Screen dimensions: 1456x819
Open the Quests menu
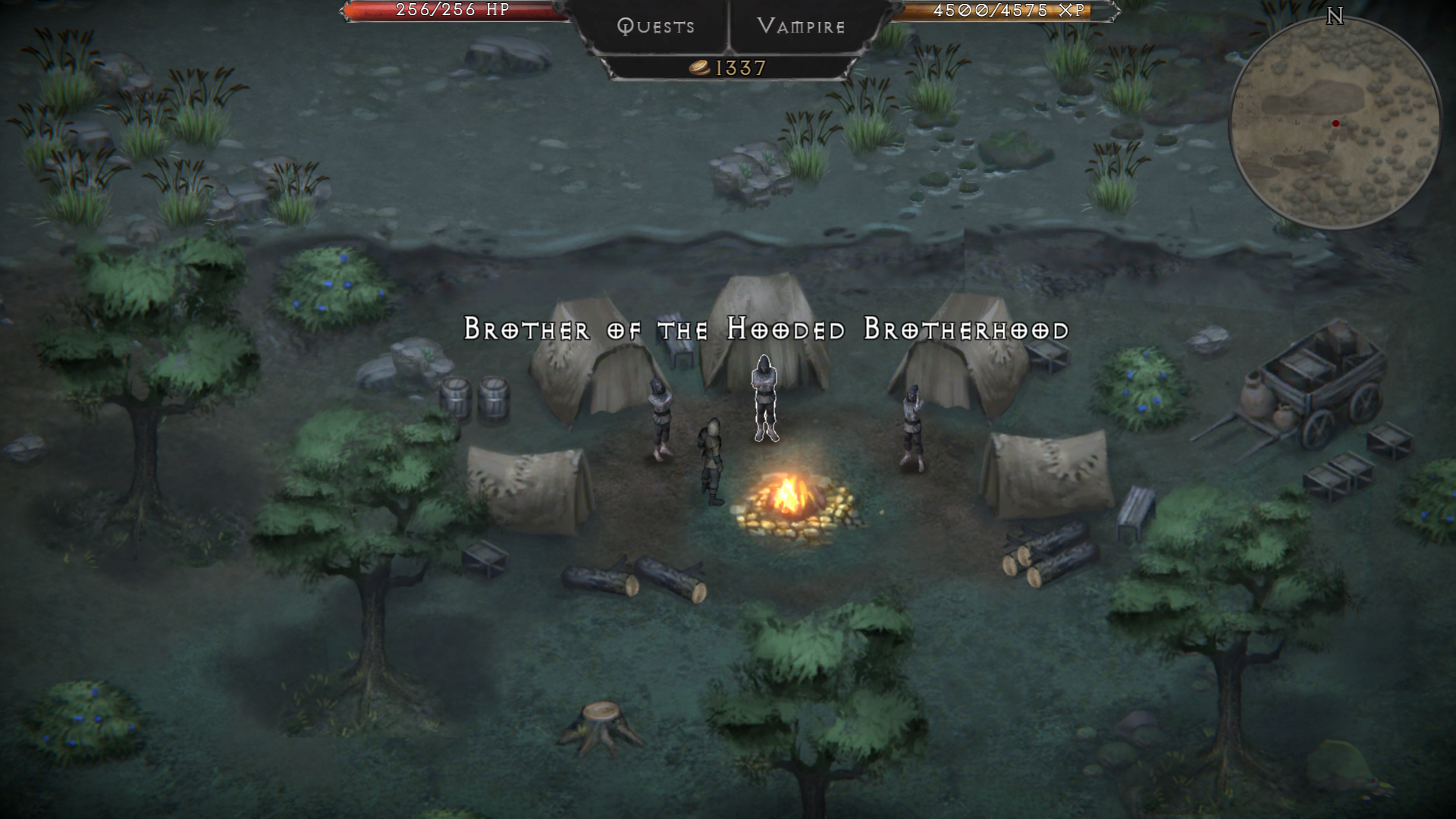coord(655,27)
